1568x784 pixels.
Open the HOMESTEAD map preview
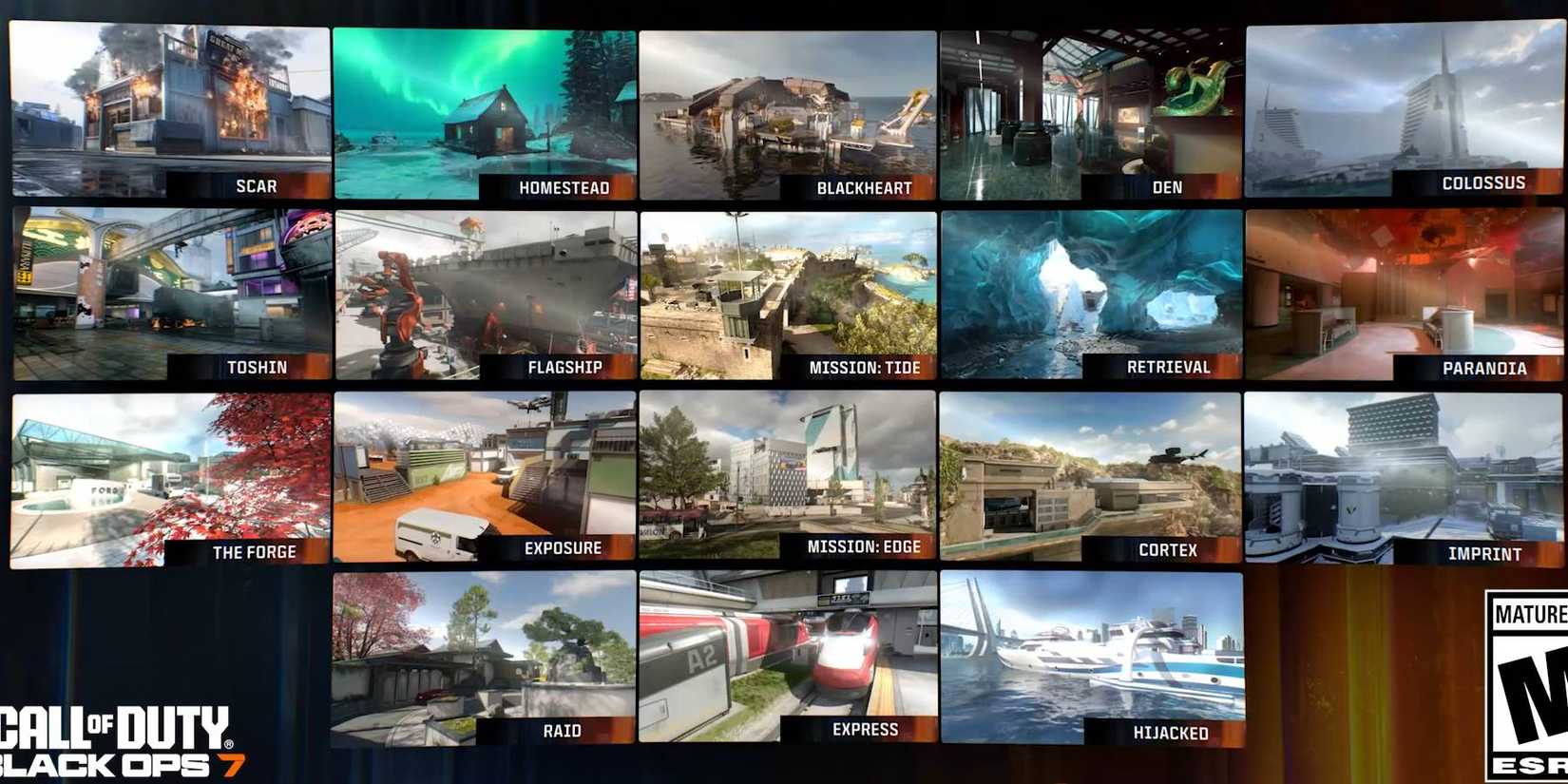coord(485,105)
